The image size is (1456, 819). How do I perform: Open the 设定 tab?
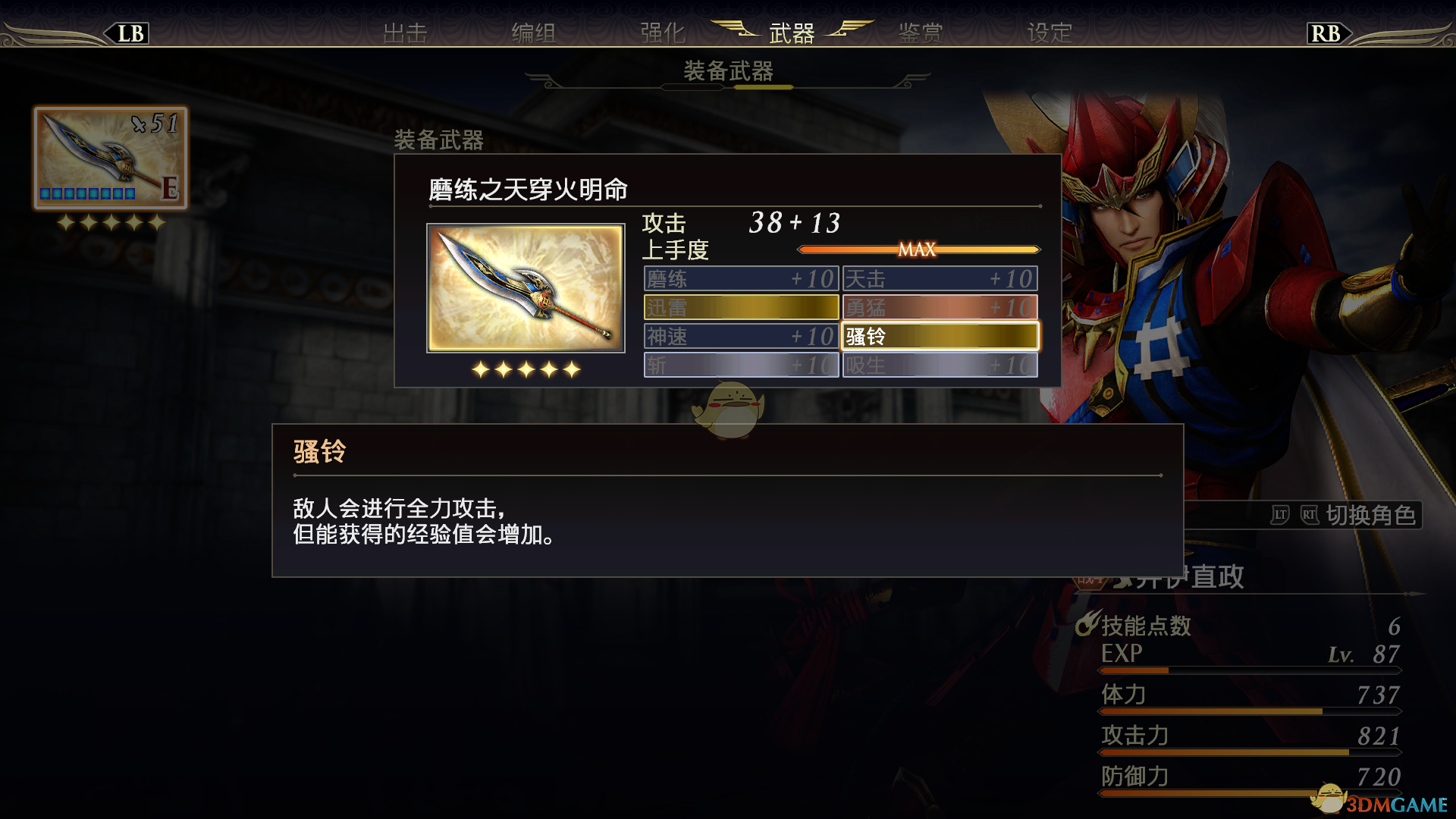pos(1050,33)
